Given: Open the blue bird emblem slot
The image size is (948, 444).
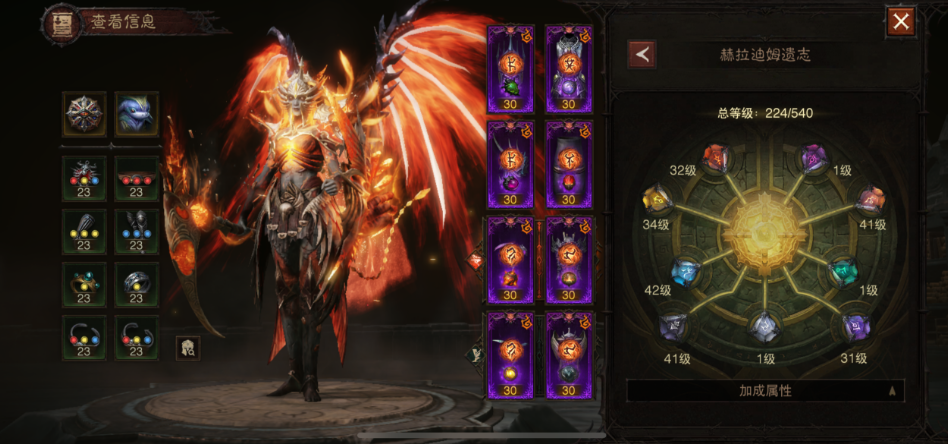Looking at the screenshot, I should 136,114.
